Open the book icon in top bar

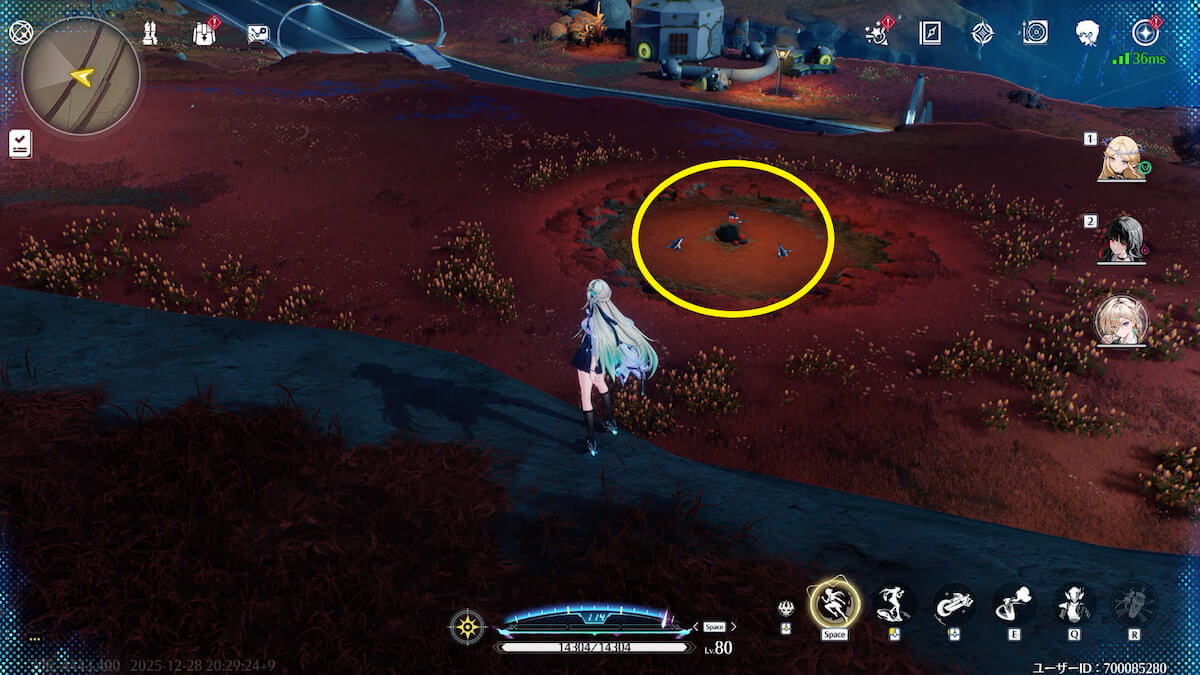[930, 33]
